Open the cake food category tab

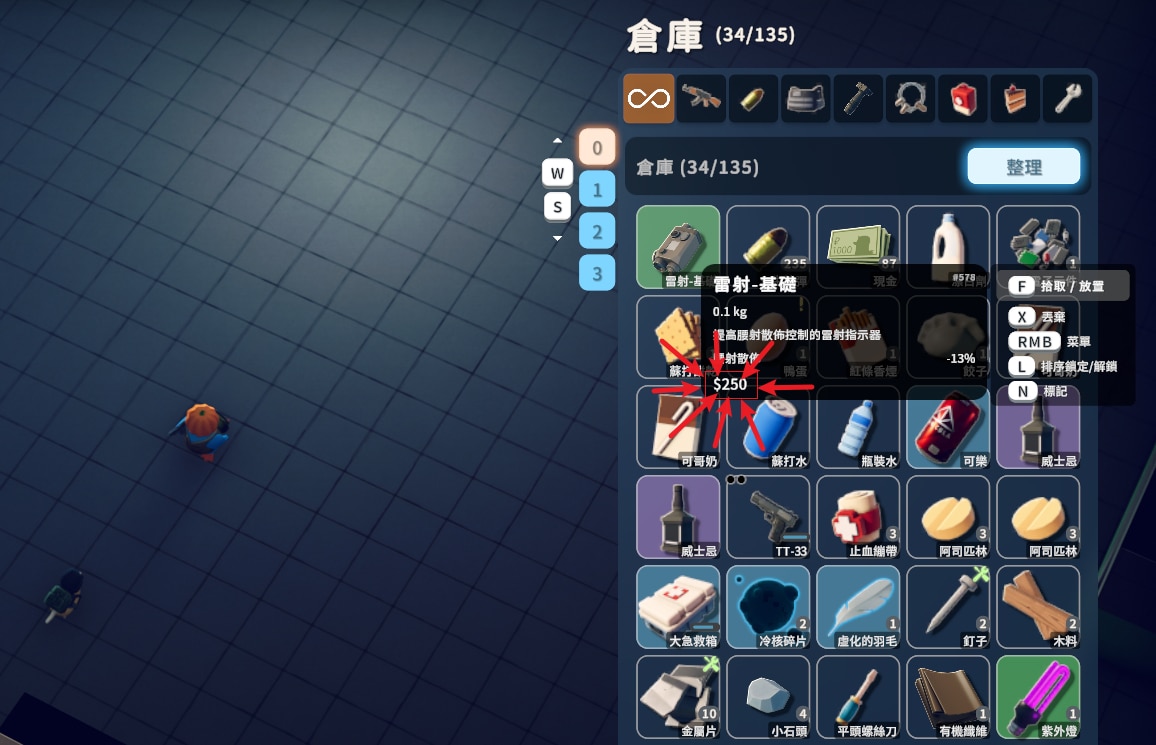1014,99
